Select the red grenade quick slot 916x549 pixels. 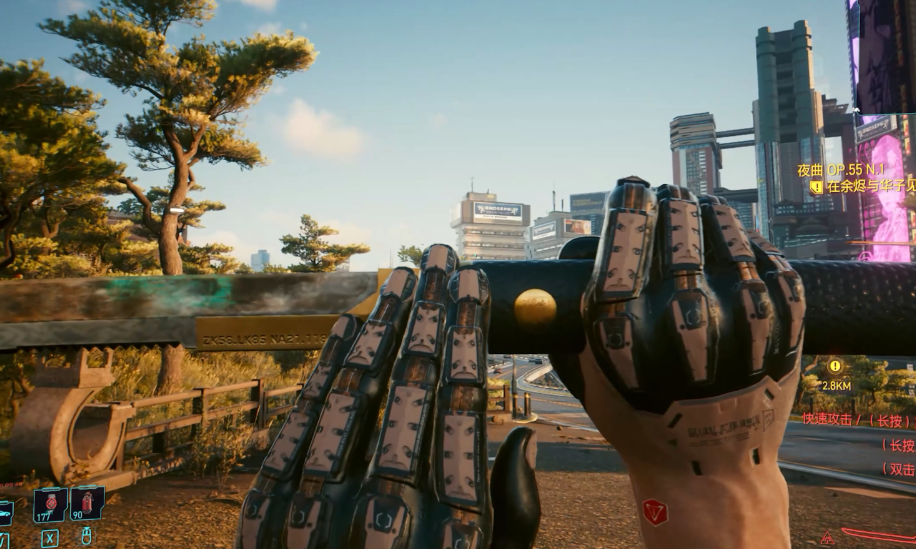coord(88,501)
